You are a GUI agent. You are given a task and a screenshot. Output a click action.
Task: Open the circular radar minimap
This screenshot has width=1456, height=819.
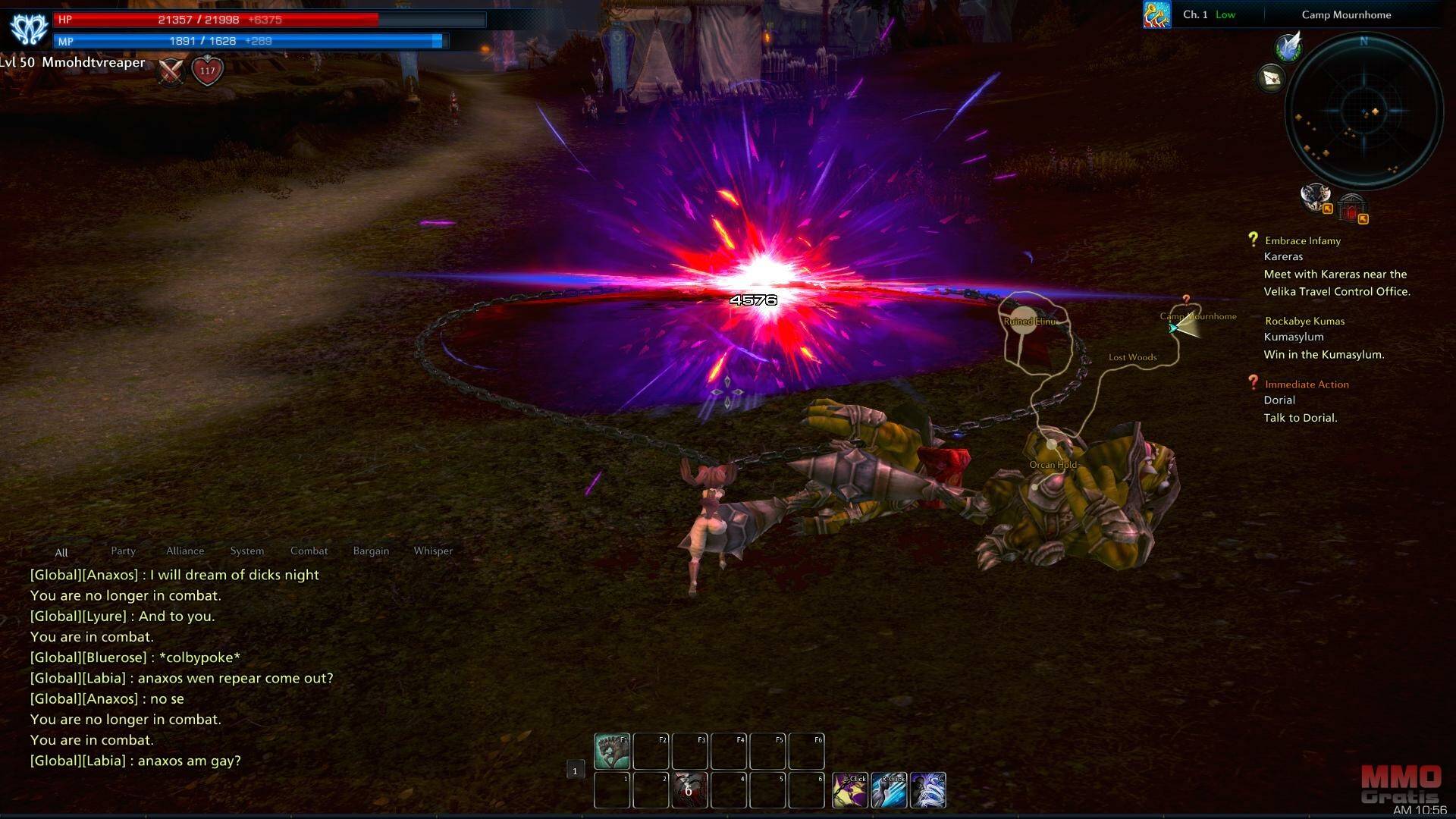click(x=1364, y=112)
